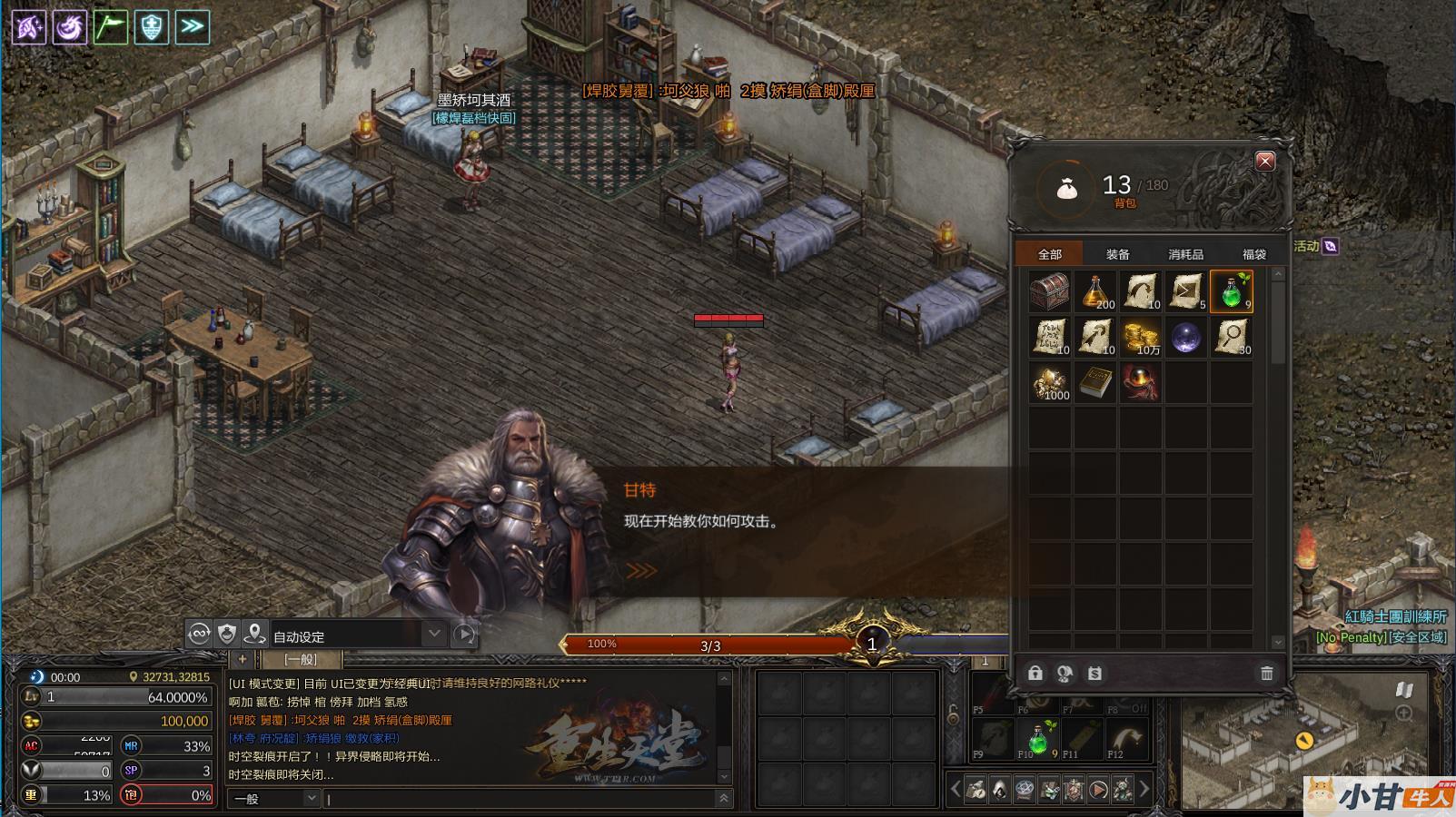Select the treasure chest in the backpack
Viewport: 1456px width, 817px height.
click(1050, 291)
